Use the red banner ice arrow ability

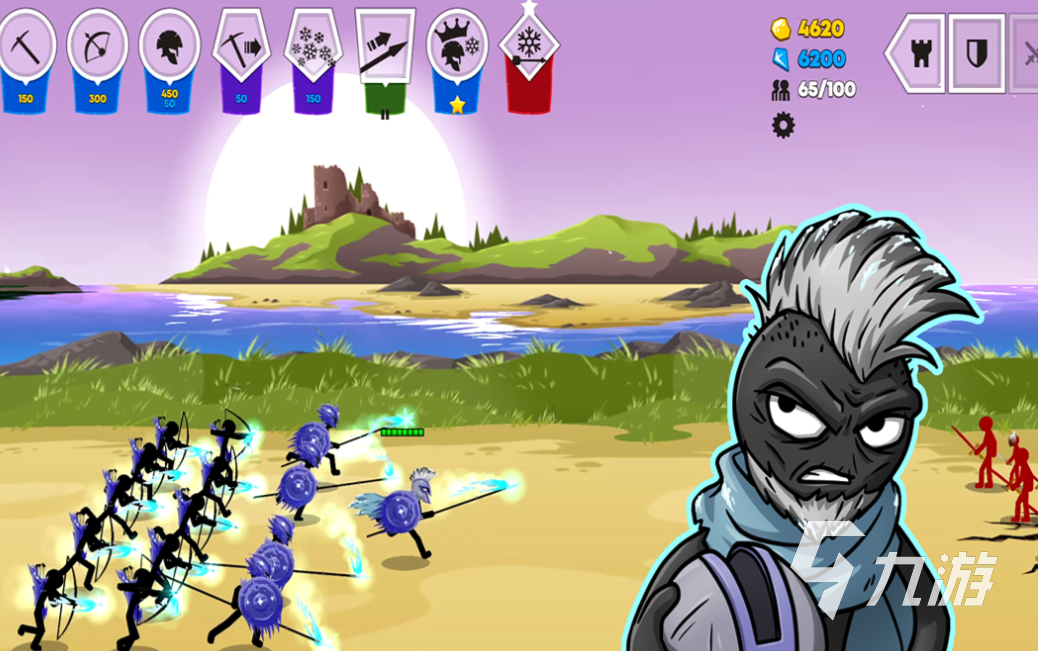click(528, 45)
